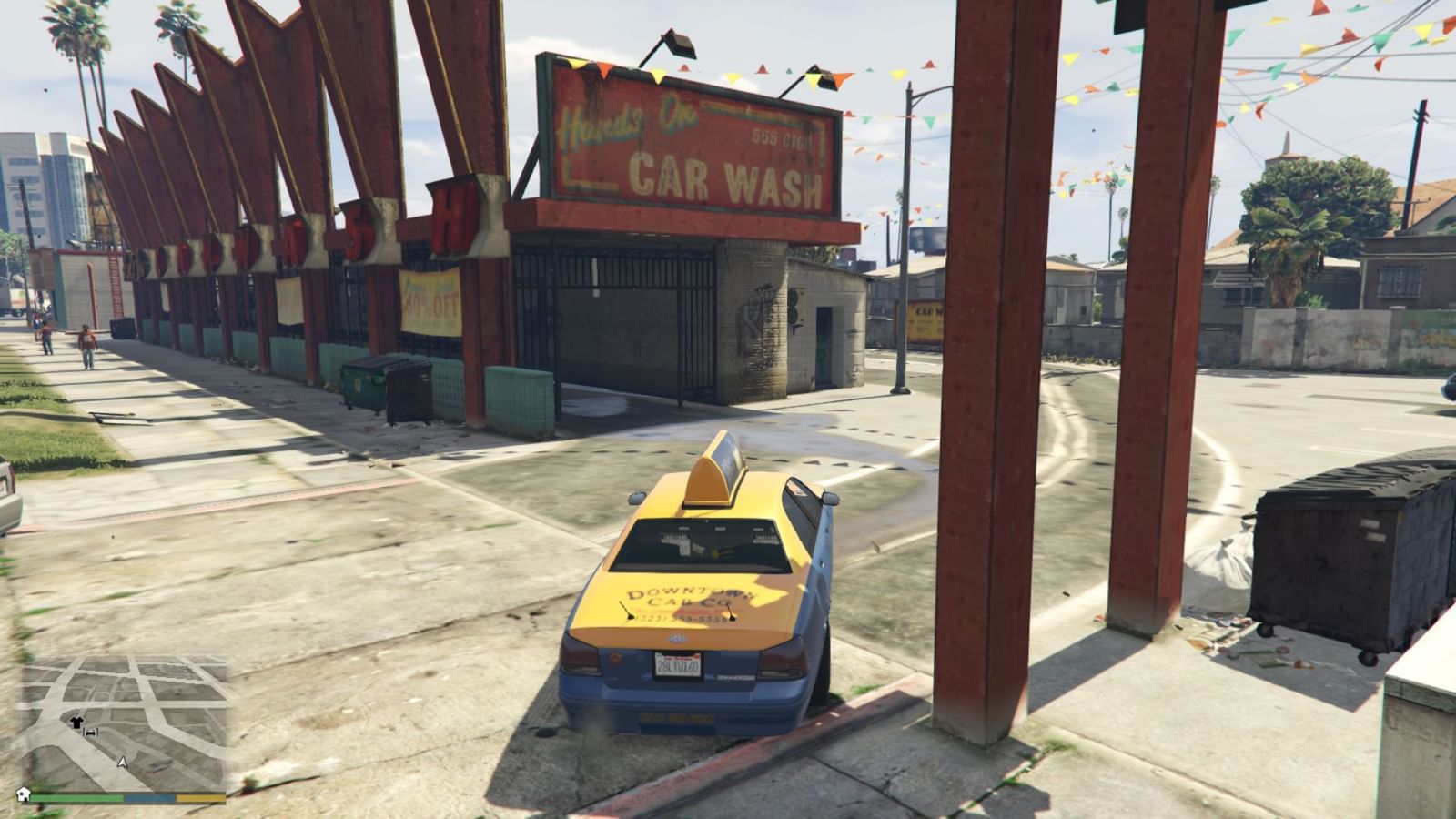Viewport: 1456px width, 819px height.
Task: Select the t-shirt clothing store blip on minimap
Action: pos(77,723)
